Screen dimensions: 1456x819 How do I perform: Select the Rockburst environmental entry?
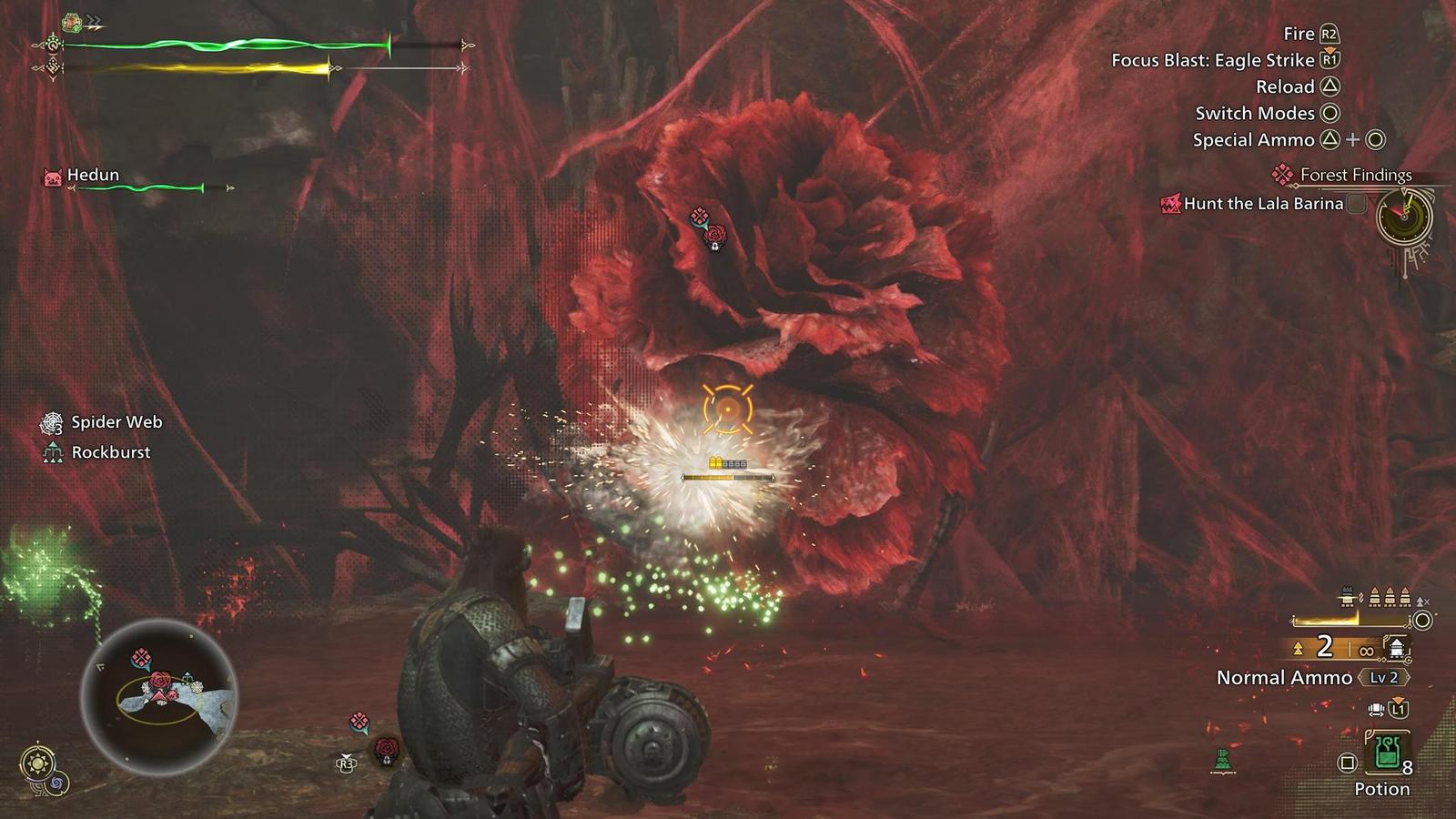pyautogui.click(x=110, y=452)
